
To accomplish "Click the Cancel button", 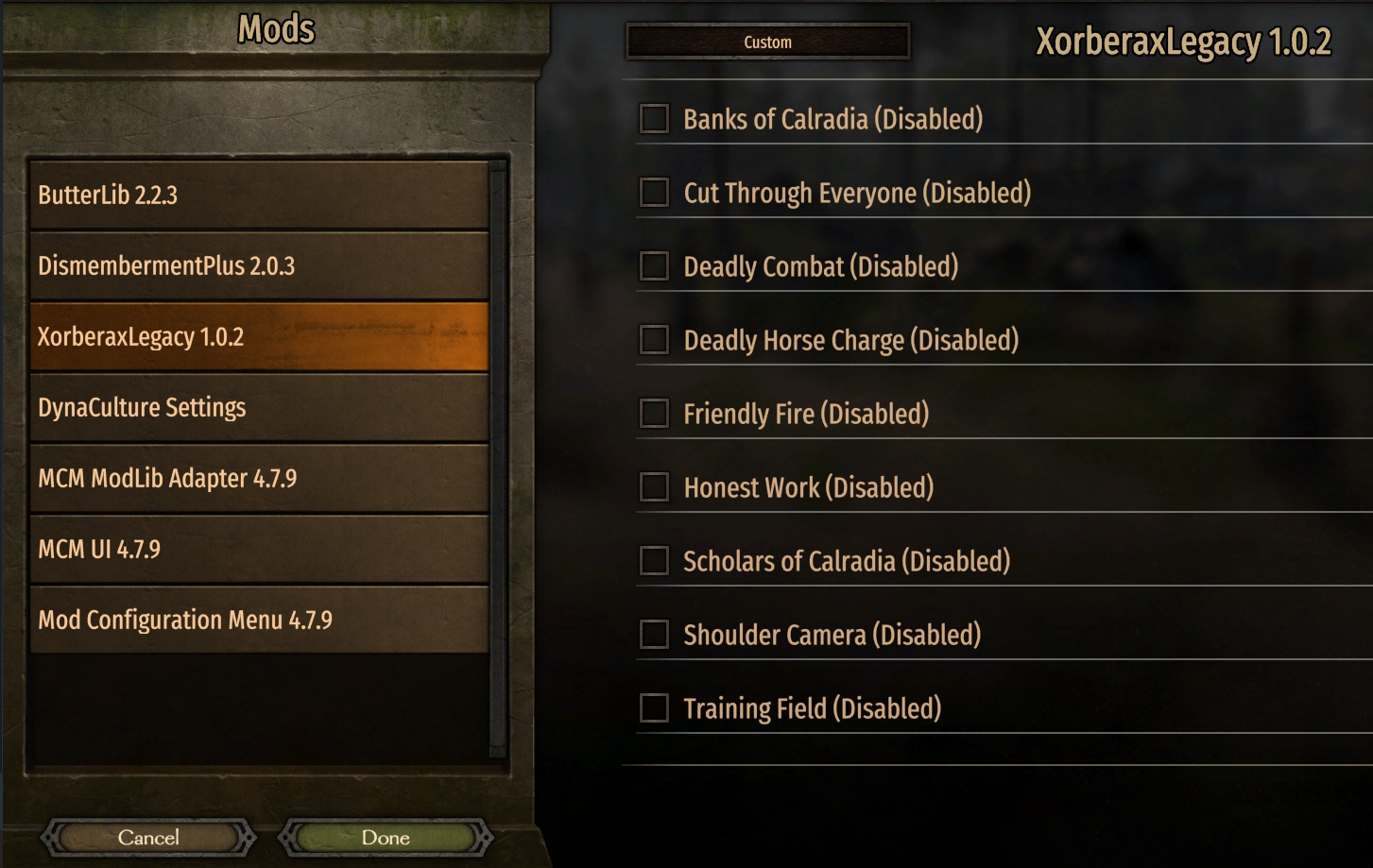I will (x=148, y=838).
